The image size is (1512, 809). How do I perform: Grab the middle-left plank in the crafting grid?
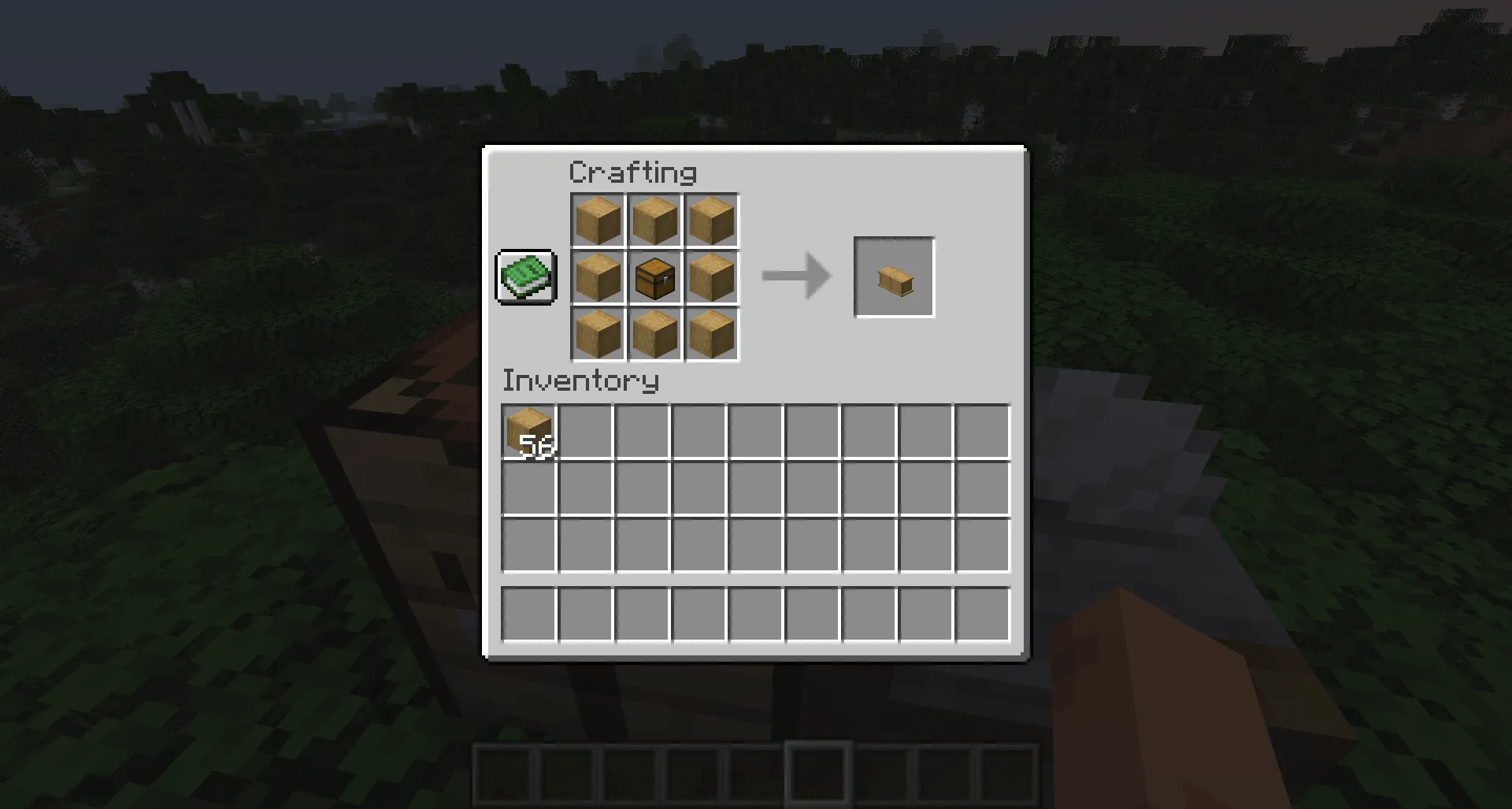597,277
